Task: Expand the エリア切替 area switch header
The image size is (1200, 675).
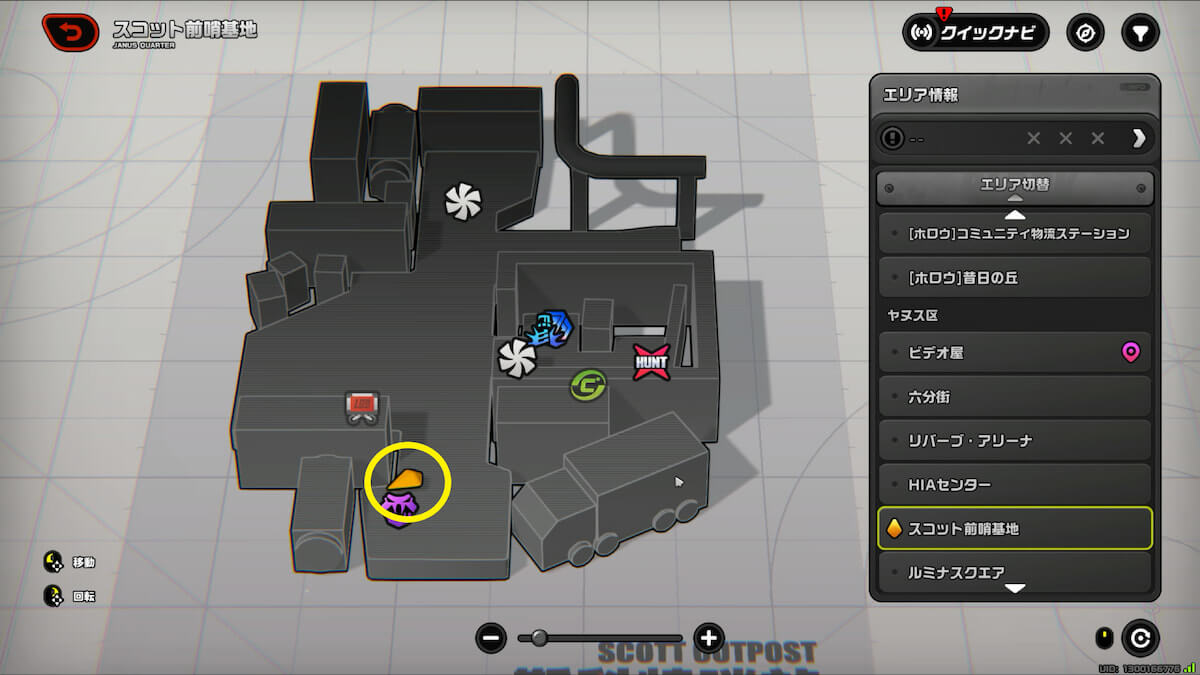Action: tap(1015, 186)
